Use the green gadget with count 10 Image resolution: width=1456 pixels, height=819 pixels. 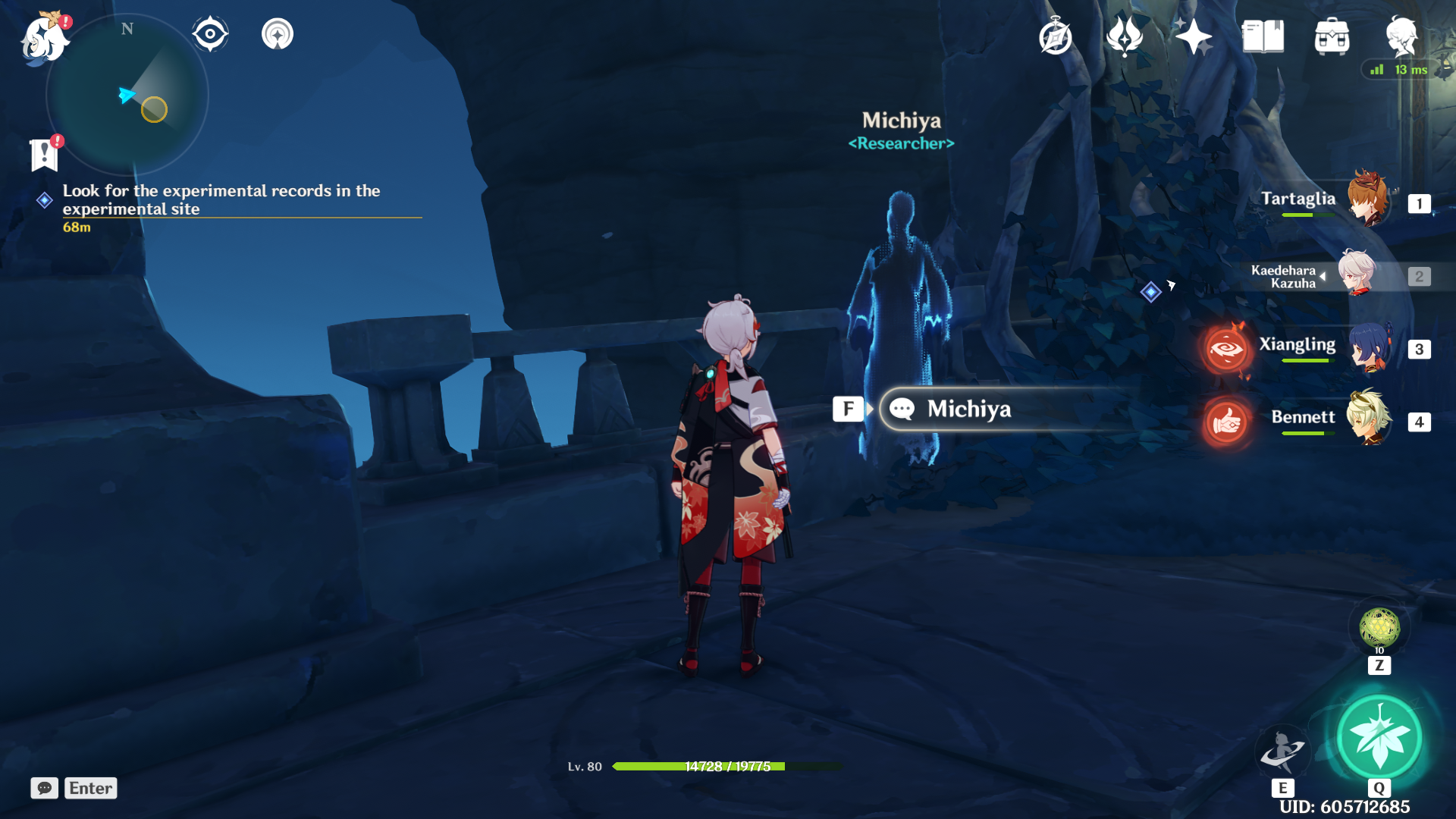(1379, 629)
